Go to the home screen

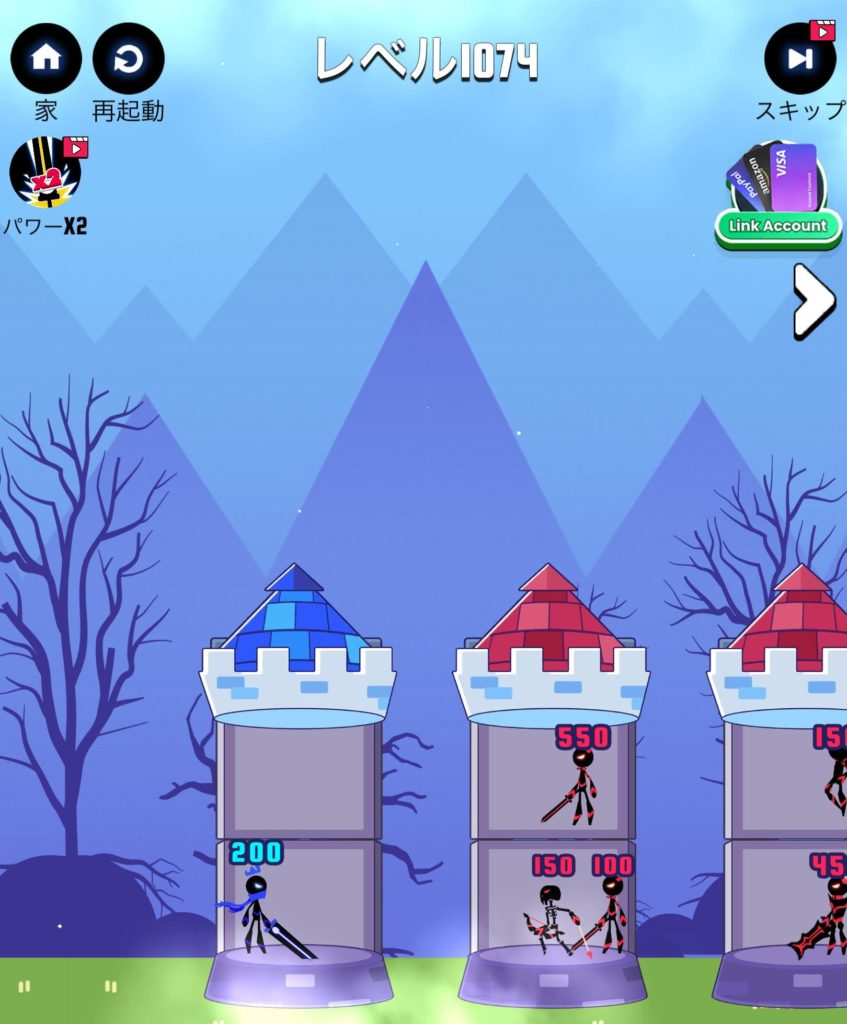(x=46, y=59)
